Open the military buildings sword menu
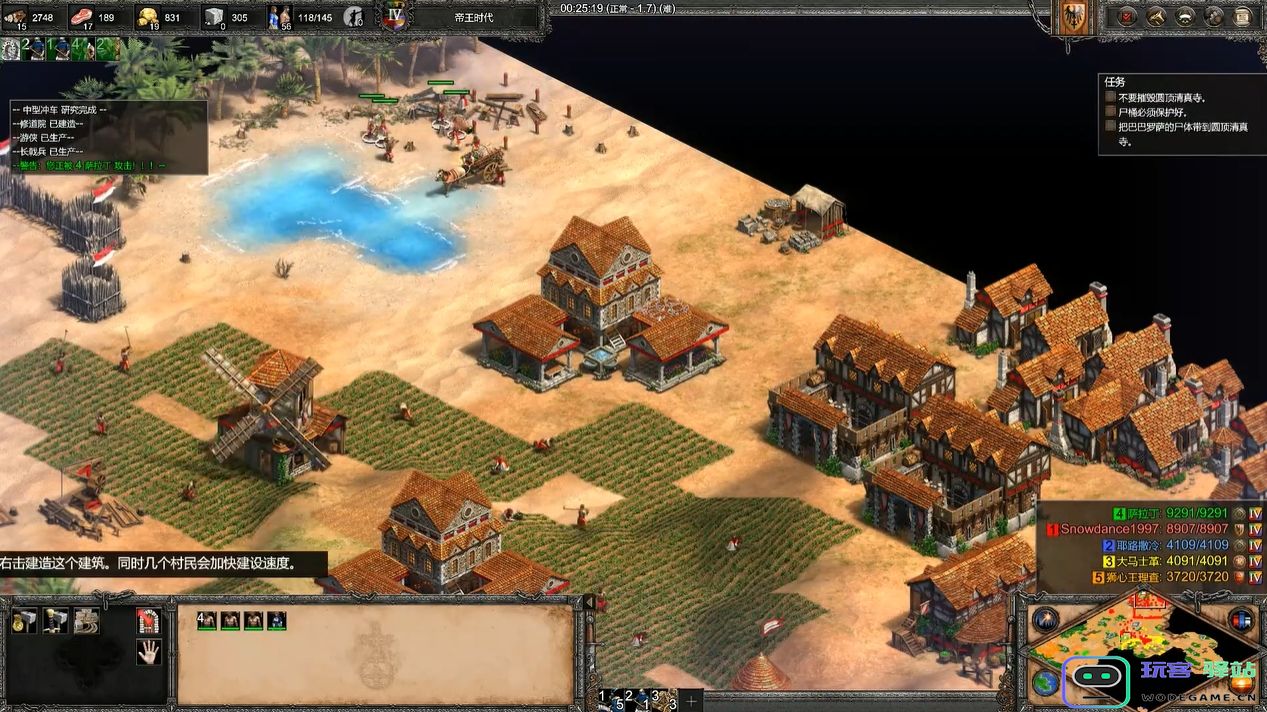The width and height of the screenshot is (1267, 712). pyautogui.click(x=56, y=621)
